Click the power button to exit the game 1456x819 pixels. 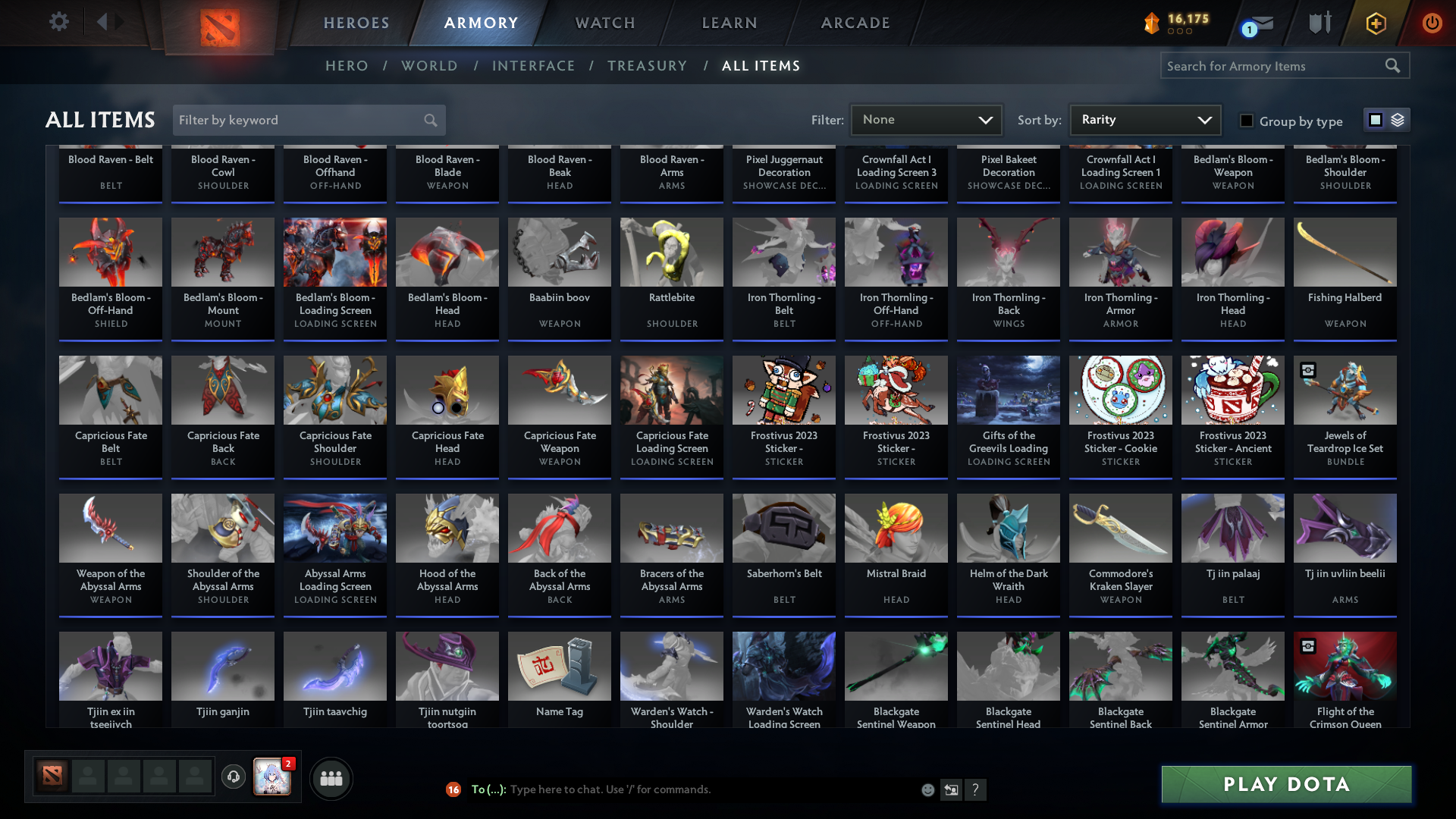1432,23
